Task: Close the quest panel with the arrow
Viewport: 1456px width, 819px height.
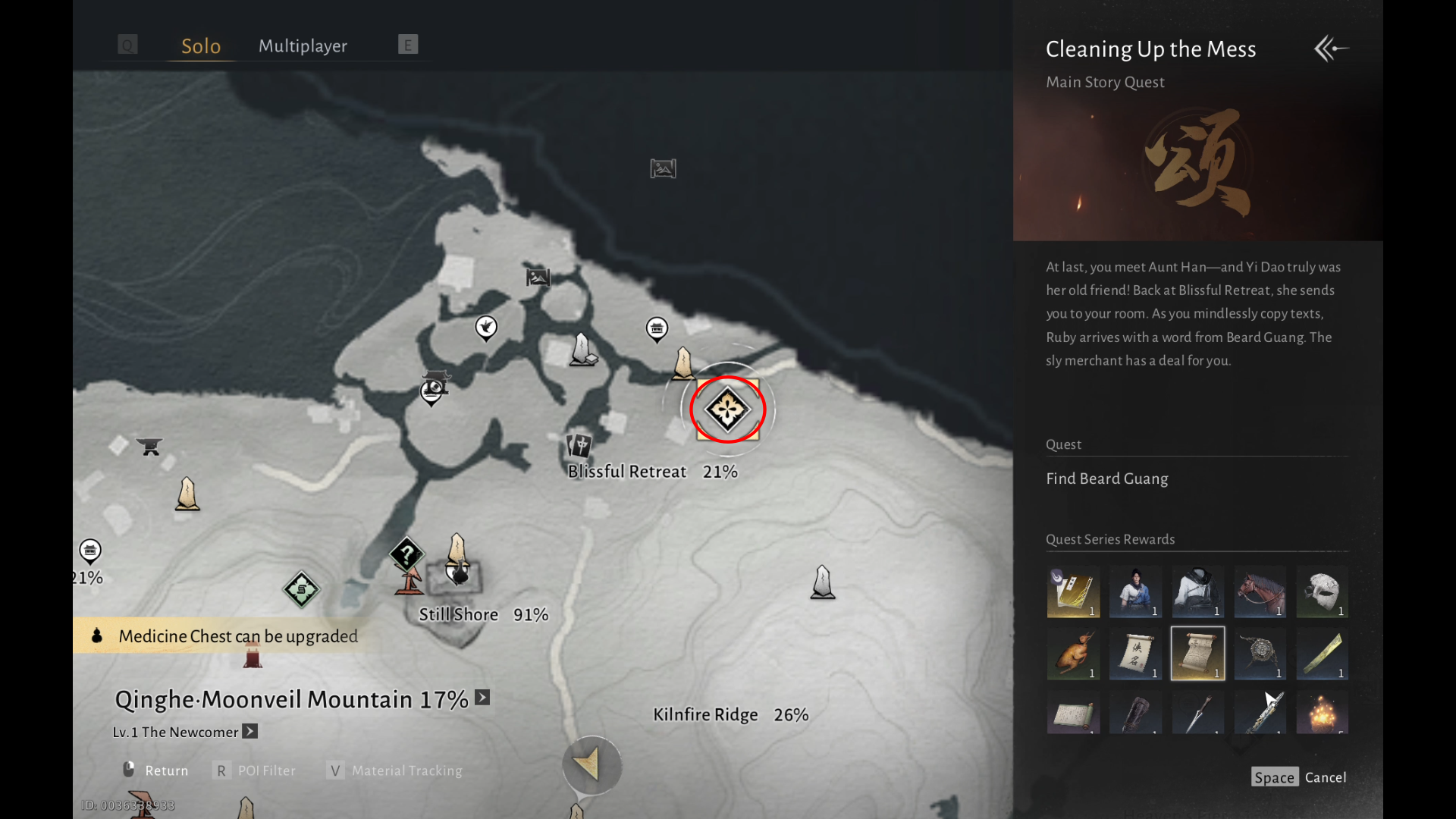Action: click(1331, 49)
